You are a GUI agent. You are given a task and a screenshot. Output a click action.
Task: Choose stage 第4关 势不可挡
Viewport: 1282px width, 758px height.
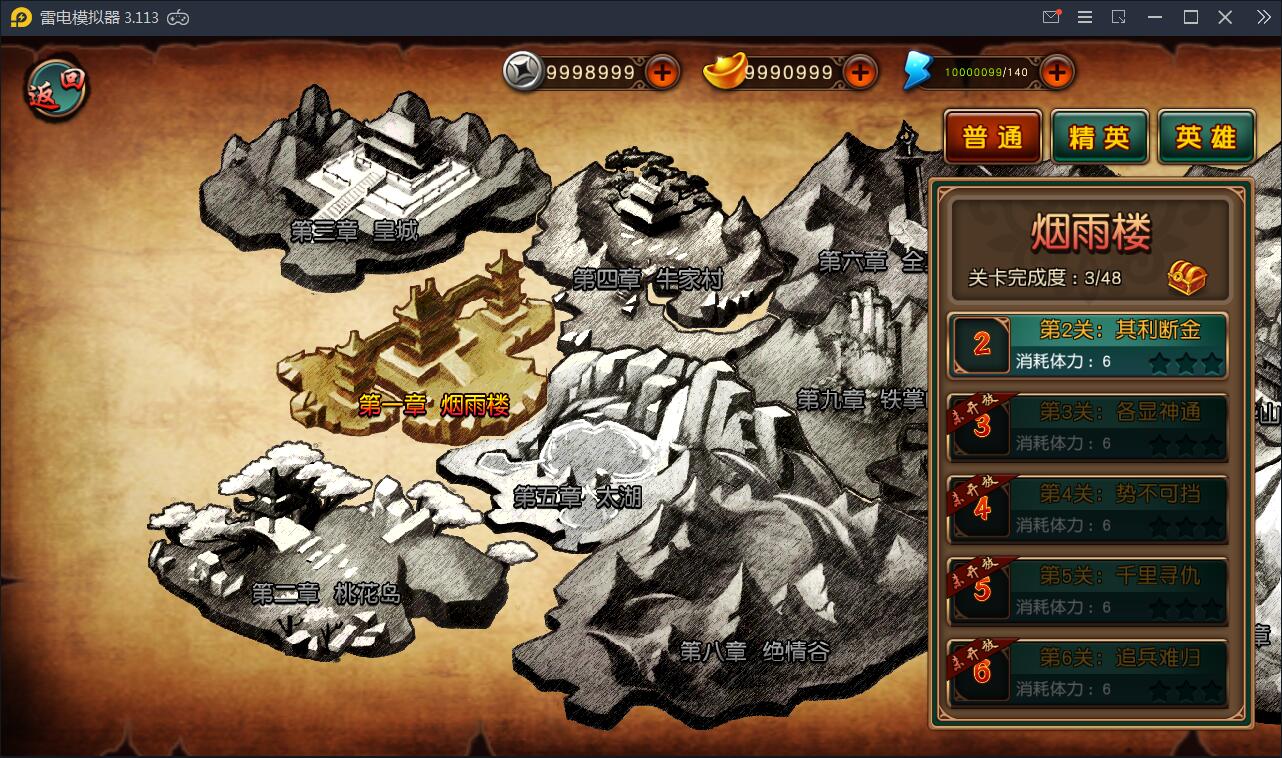(1088, 510)
